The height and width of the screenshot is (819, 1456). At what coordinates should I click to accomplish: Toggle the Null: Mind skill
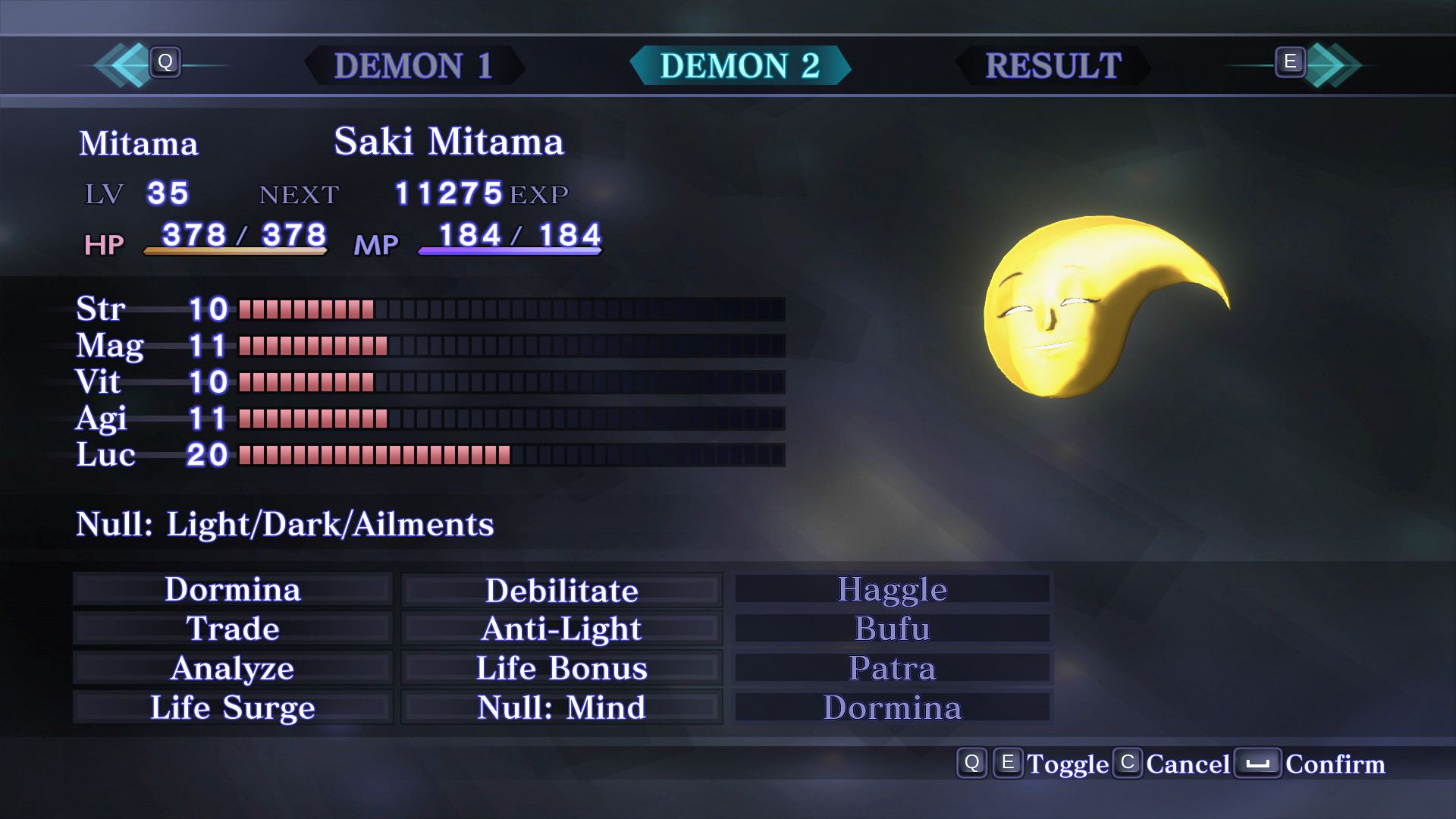pyautogui.click(x=561, y=708)
